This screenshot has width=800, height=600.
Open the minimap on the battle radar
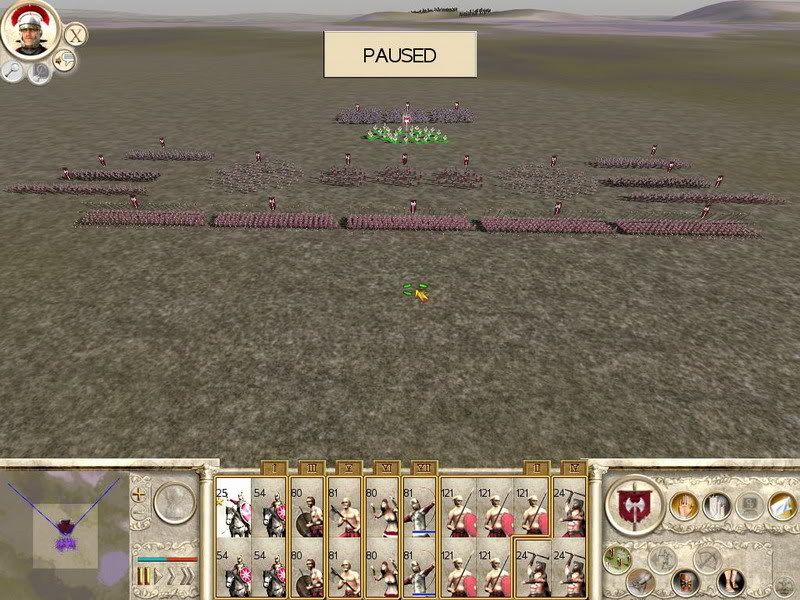[66, 526]
